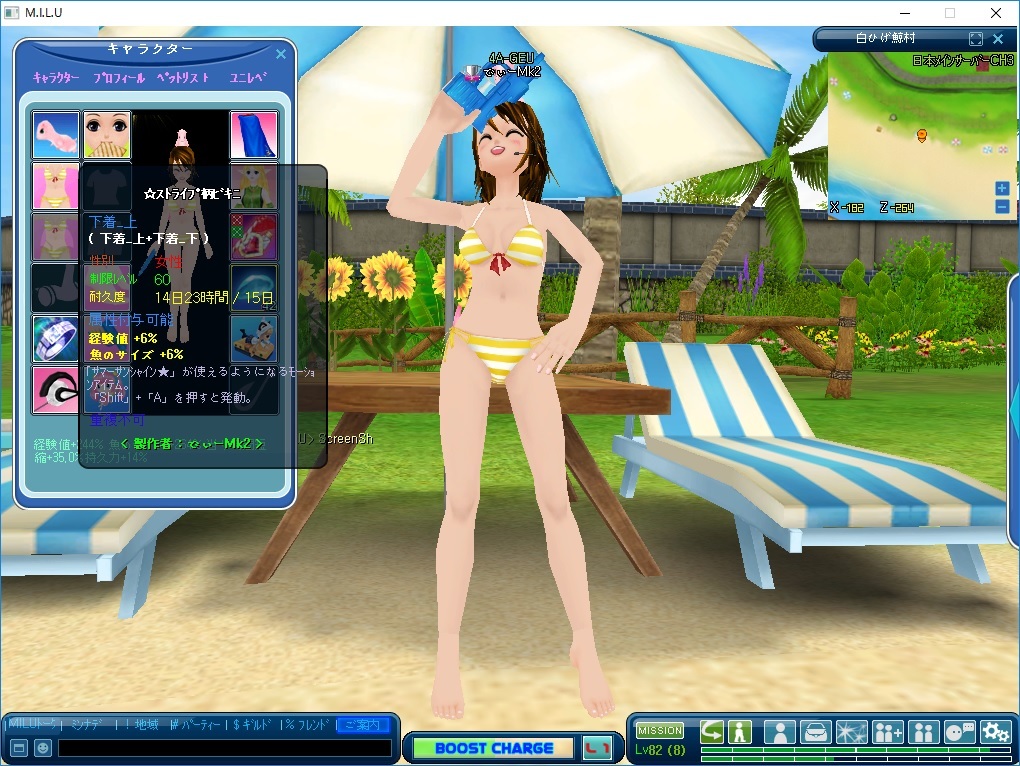Image resolution: width=1020 pixels, height=766 pixels.
Task: Select the headset accessory slot
Action: pyautogui.click(x=55, y=390)
